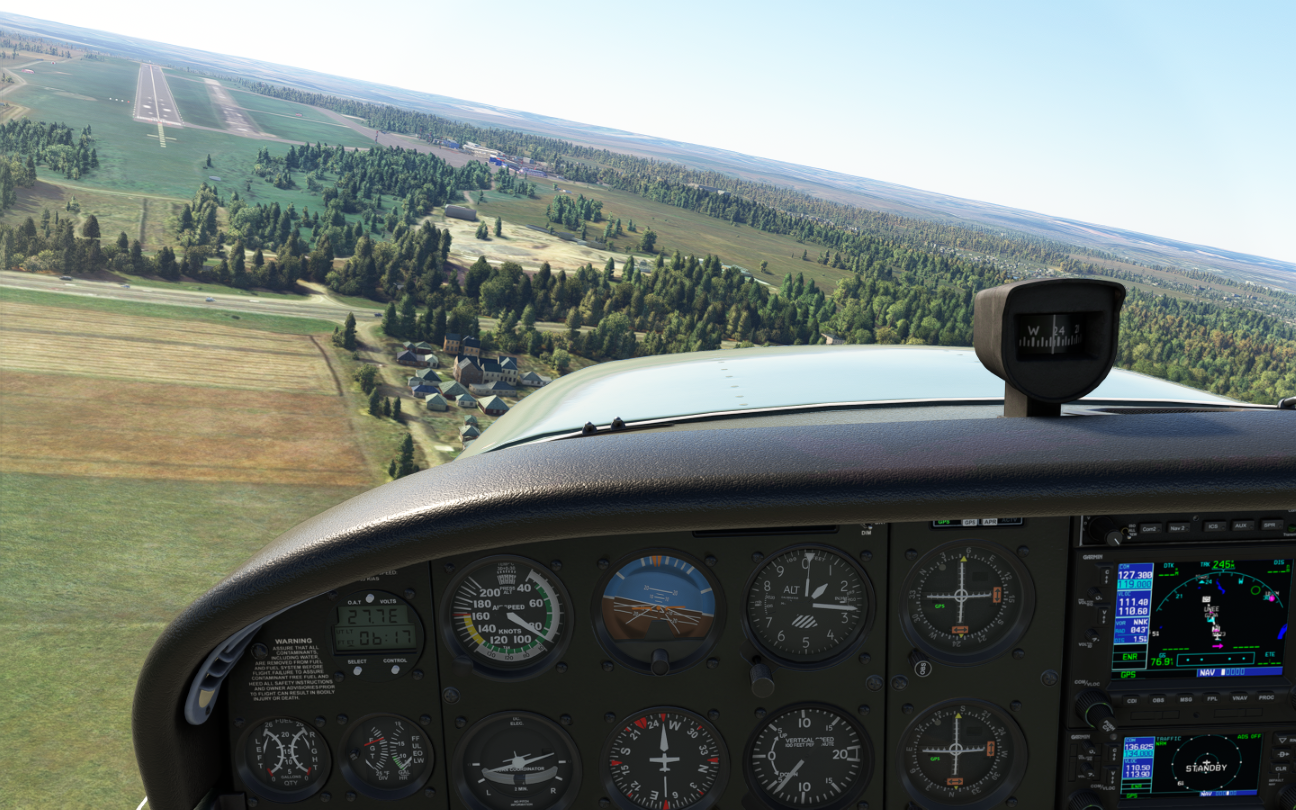1296x810 pixels.
Task: Switch on ICS on the audio panel
Action: click(1213, 526)
